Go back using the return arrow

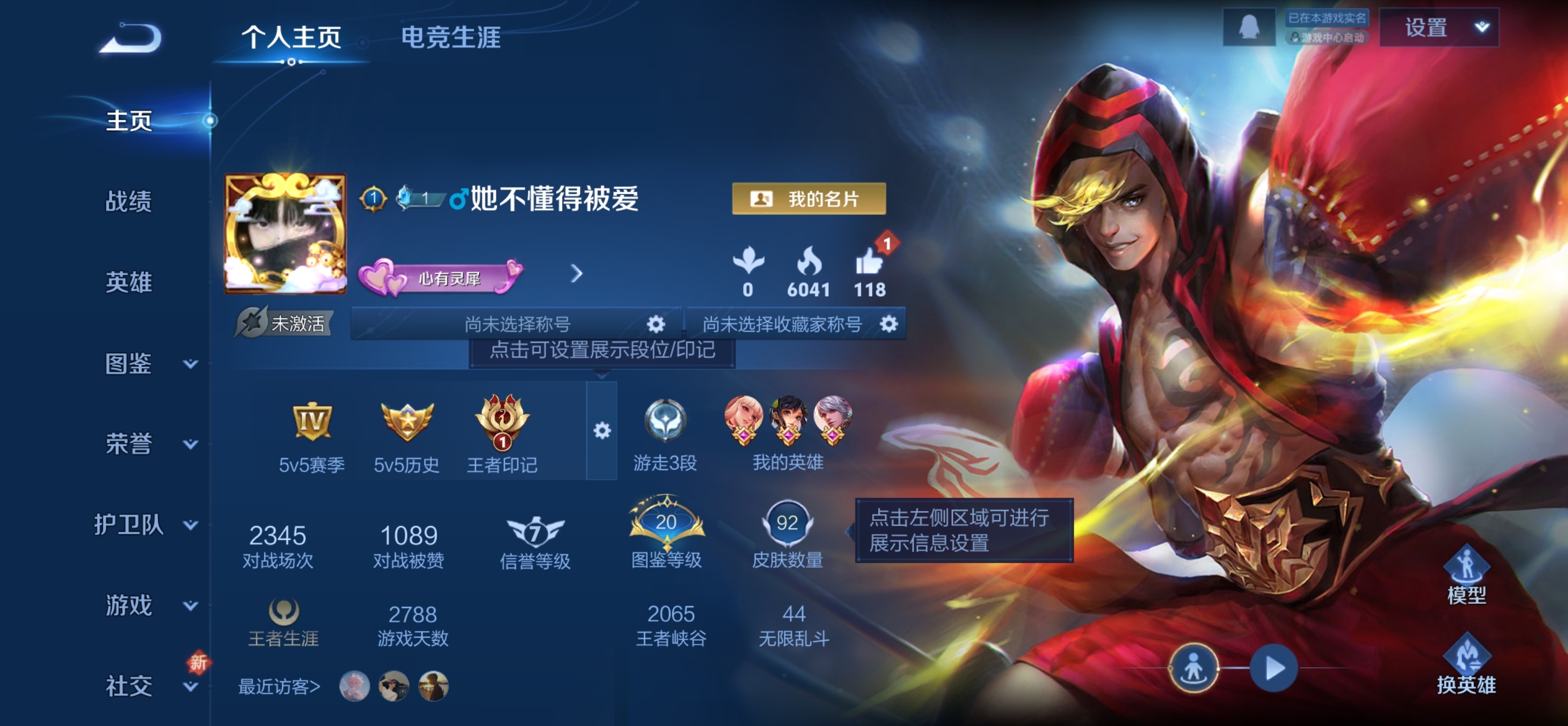(x=131, y=39)
